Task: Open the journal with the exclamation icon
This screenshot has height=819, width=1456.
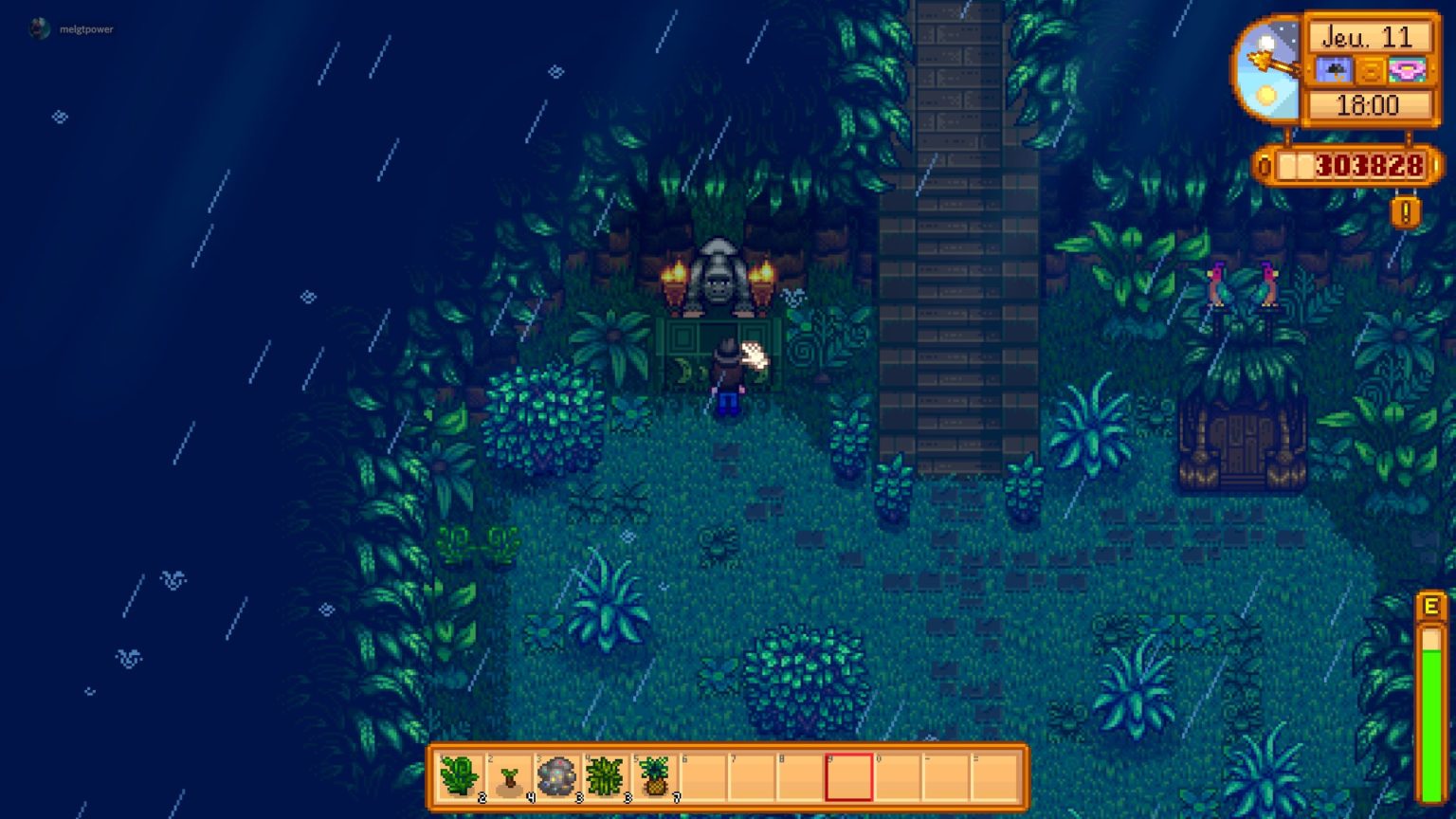Action: (1405, 211)
